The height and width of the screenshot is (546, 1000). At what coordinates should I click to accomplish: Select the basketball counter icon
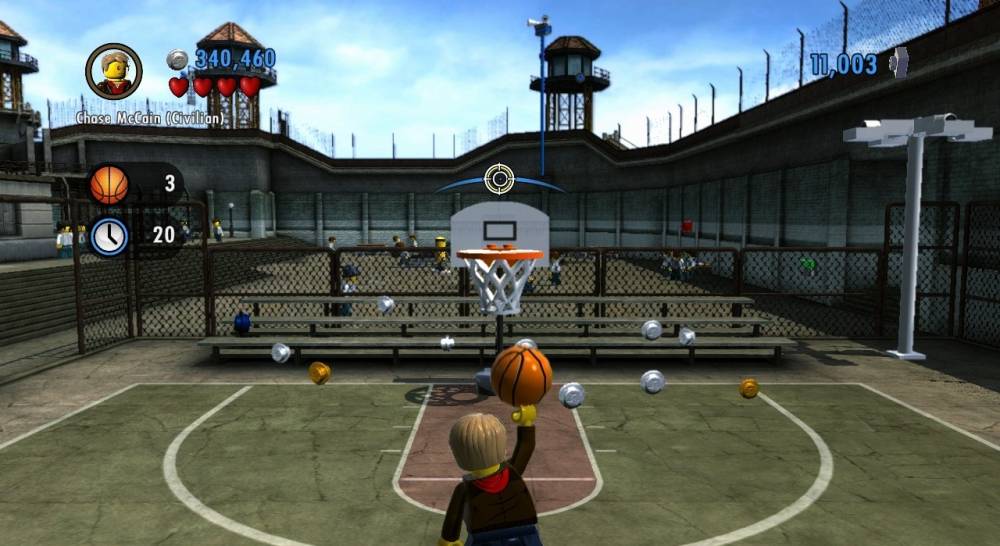coord(109,185)
